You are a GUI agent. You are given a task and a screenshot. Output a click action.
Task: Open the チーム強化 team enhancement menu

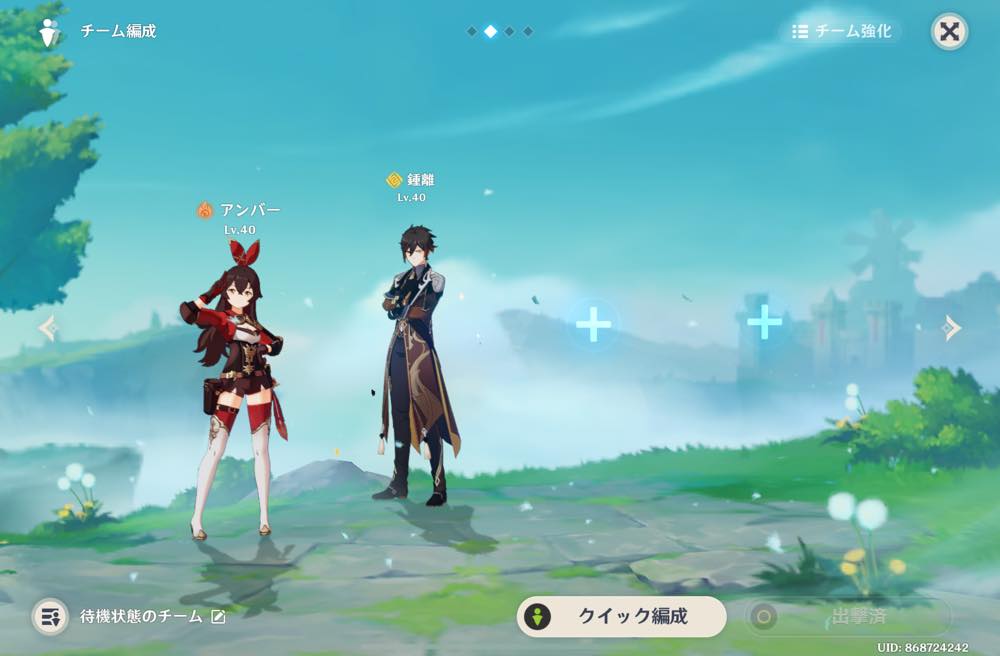click(841, 31)
